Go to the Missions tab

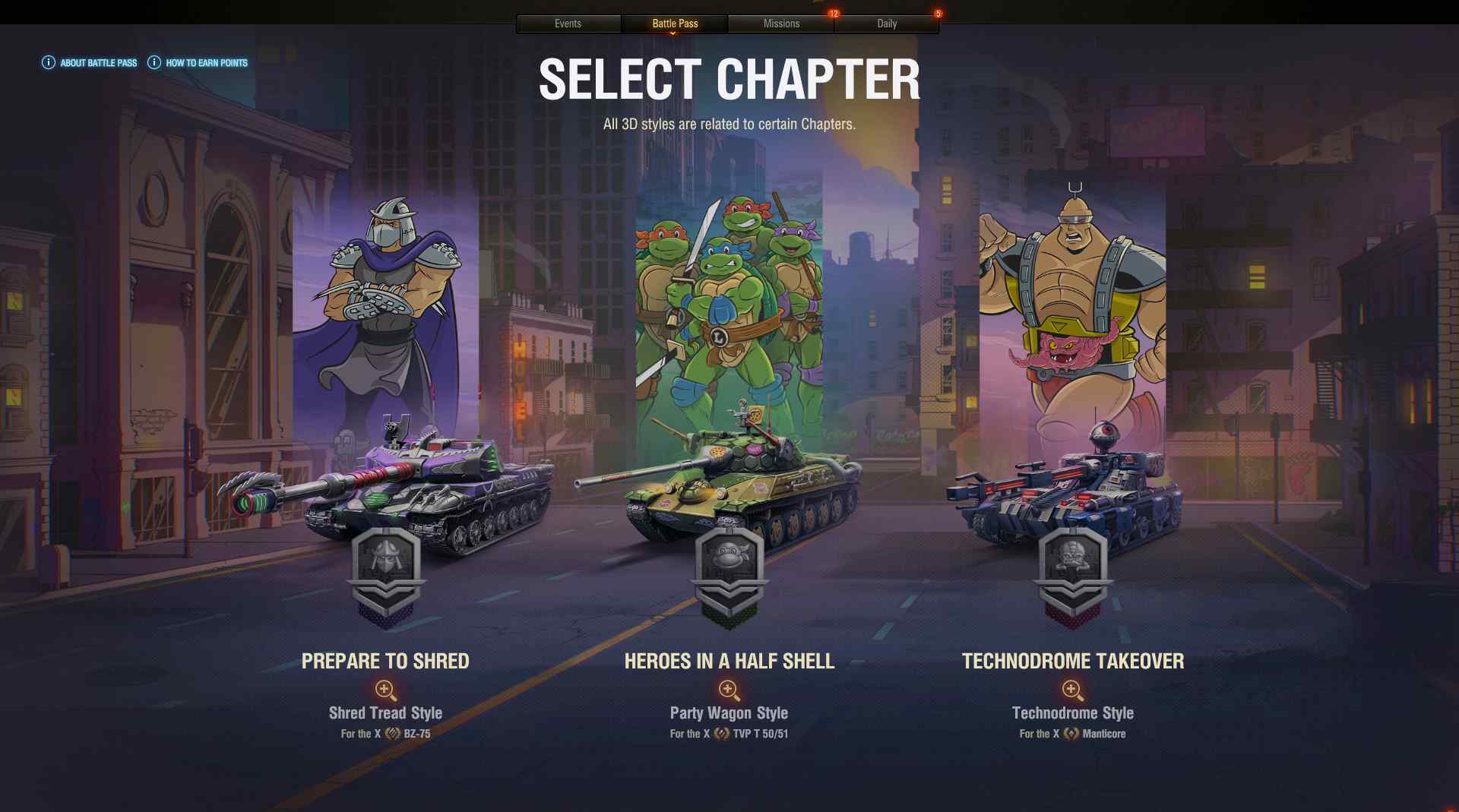pos(781,24)
